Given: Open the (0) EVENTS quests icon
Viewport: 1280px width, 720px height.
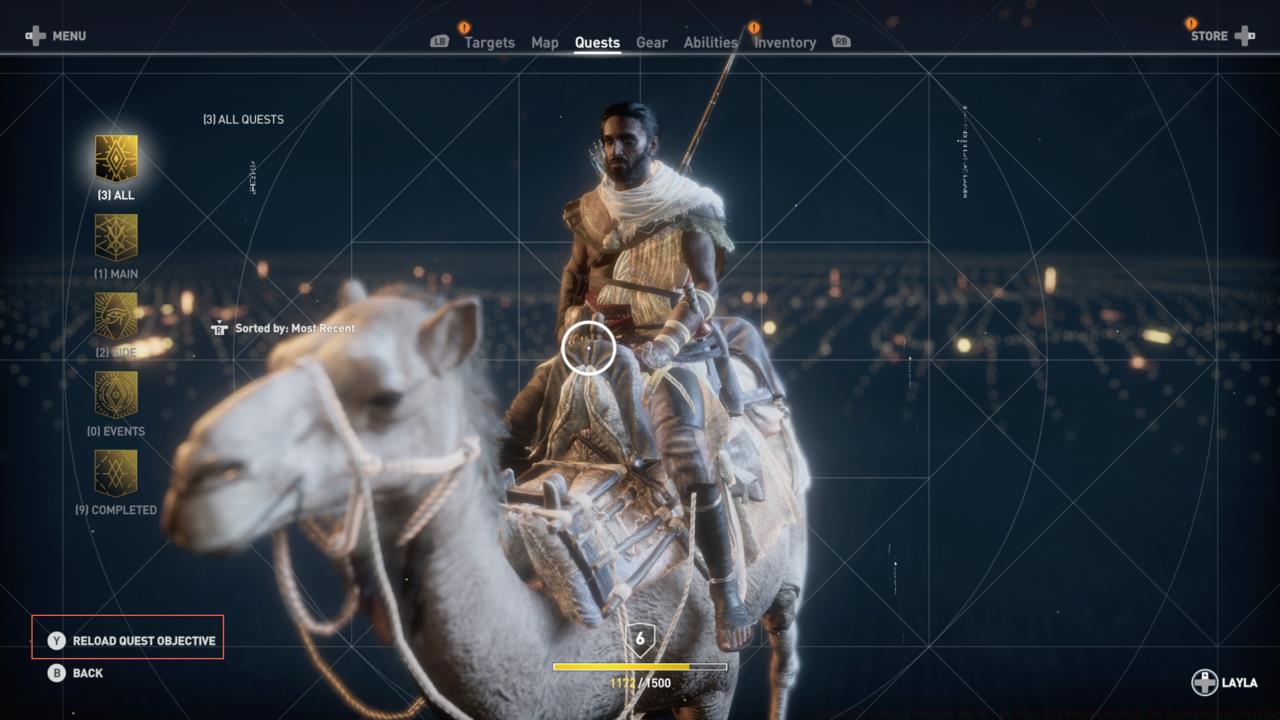Looking at the screenshot, I should tap(115, 395).
